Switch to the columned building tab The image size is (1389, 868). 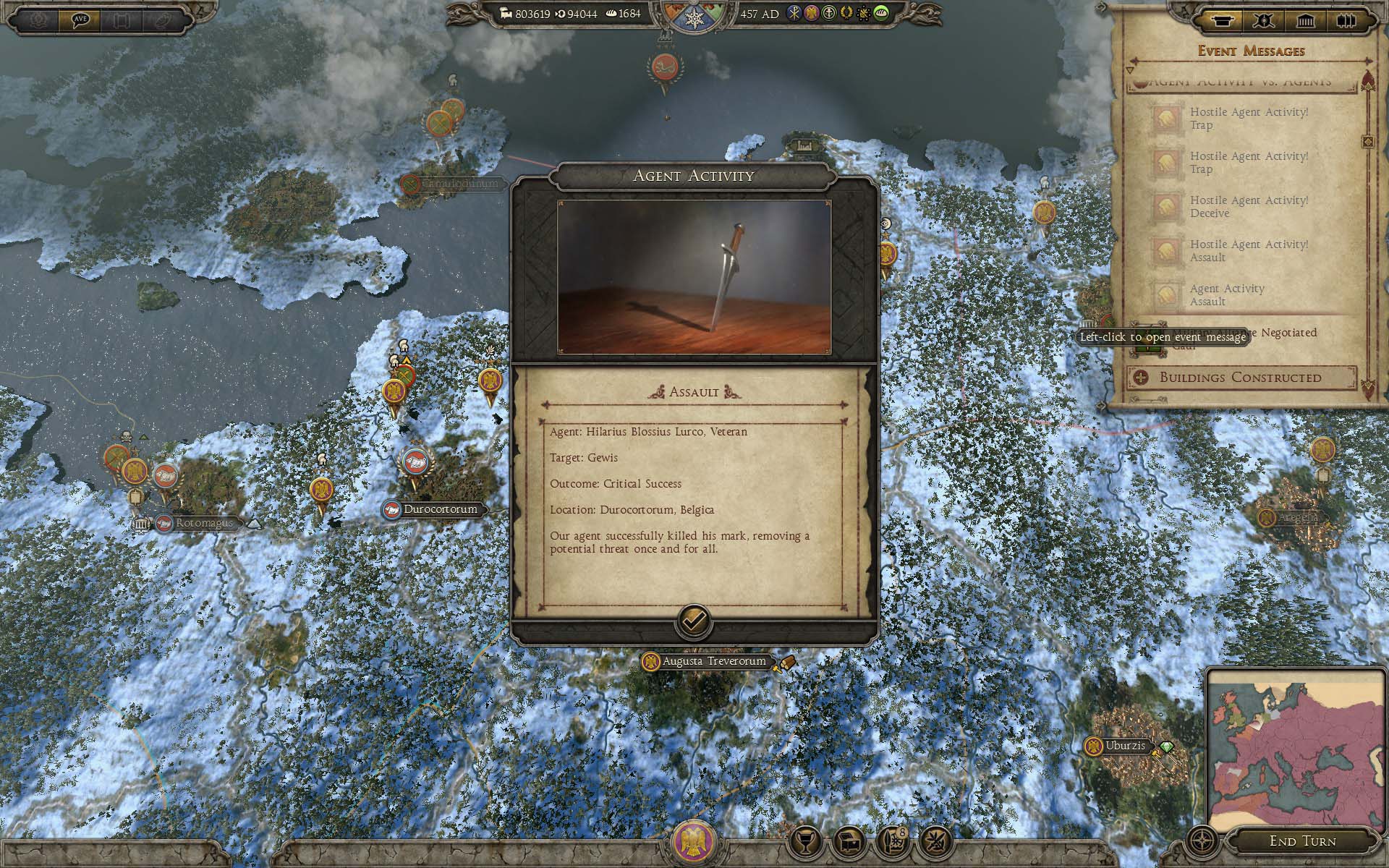tap(1305, 20)
